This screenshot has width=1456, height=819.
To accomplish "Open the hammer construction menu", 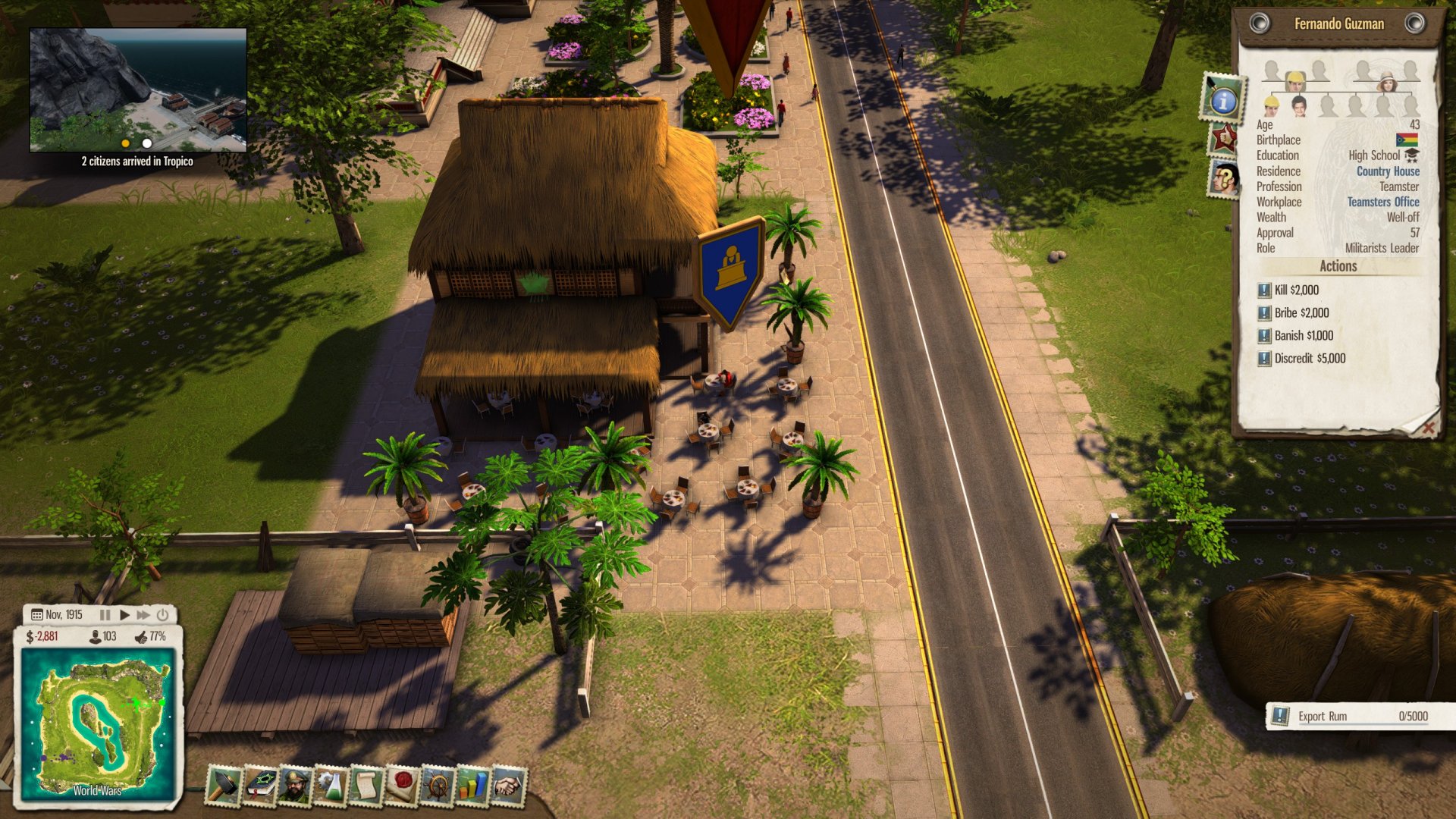I will [224, 786].
